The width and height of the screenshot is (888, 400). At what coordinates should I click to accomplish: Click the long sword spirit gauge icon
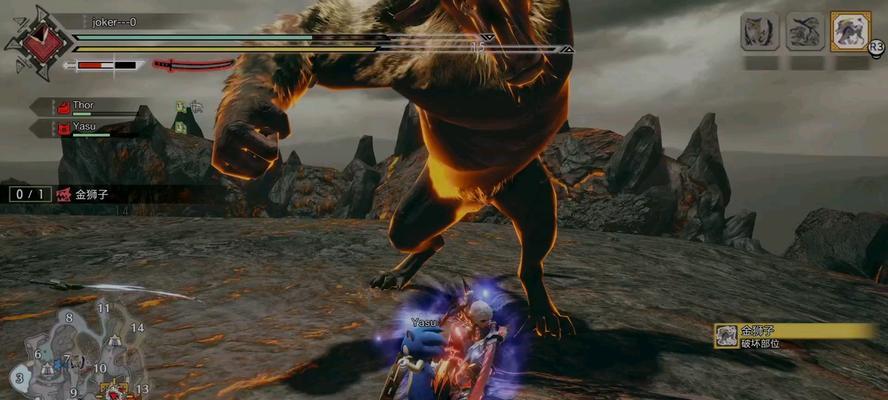pyautogui.click(x=192, y=65)
